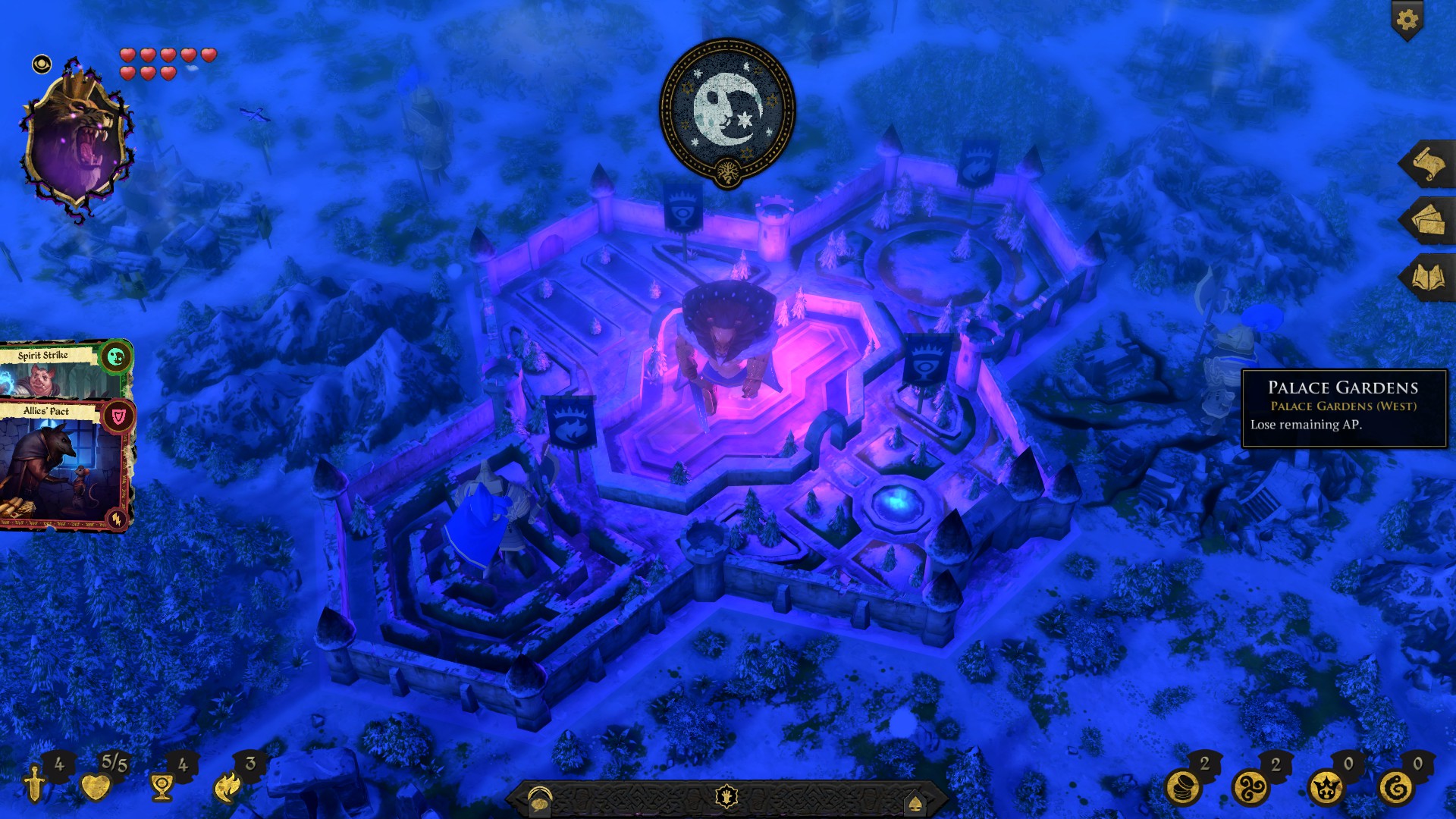The width and height of the screenshot is (1456, 819).
Task: Open the open-book guide button
Action: tap(1427, 278)
